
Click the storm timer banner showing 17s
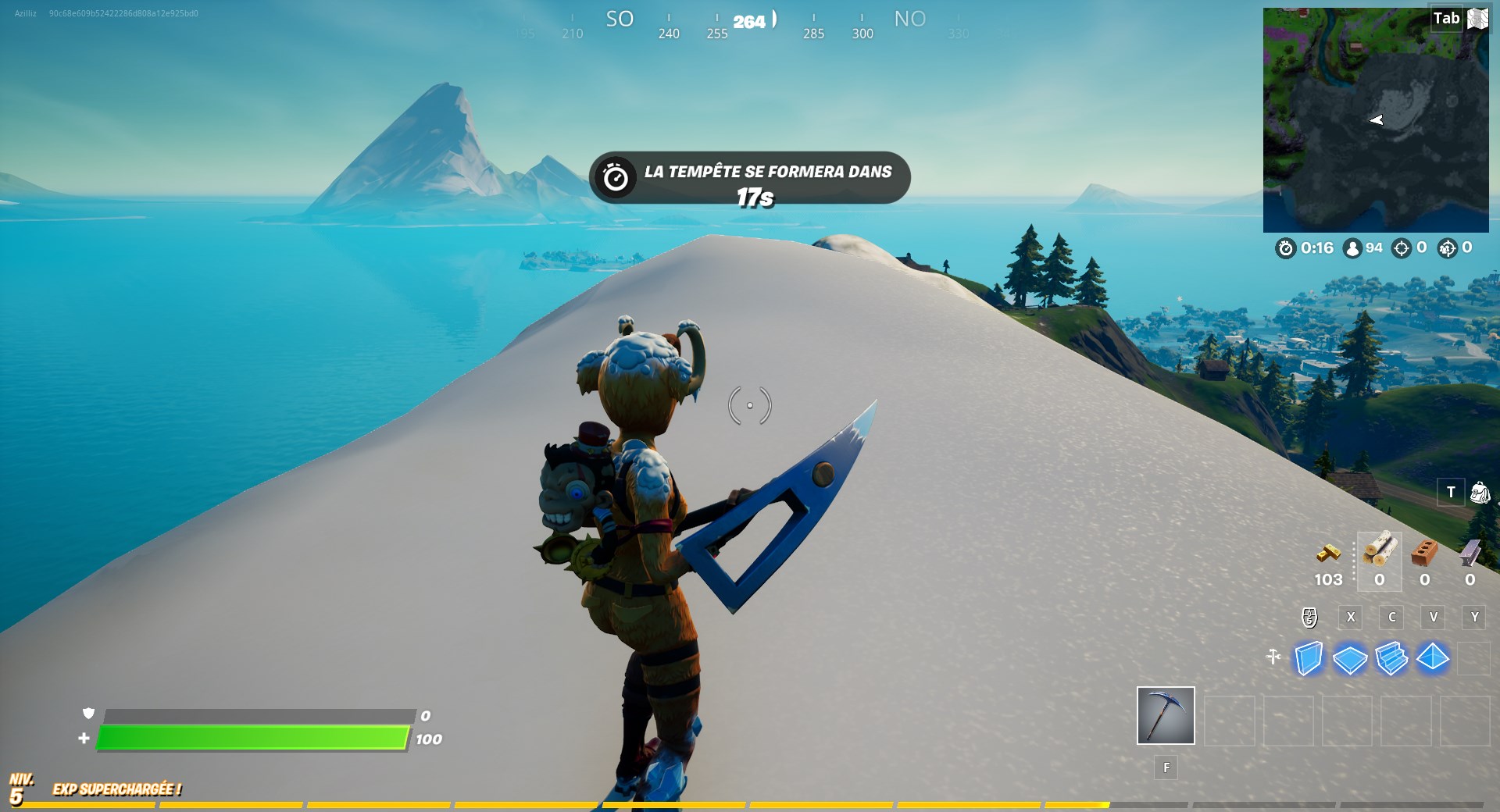pos(748,178)
